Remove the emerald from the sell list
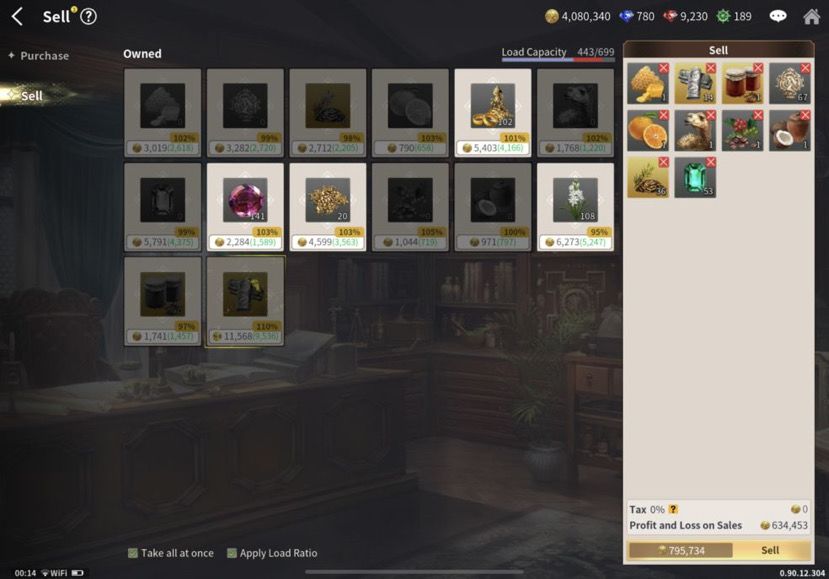Image resolution: width=829 pixels, height=579 pixels. [711, 161]
